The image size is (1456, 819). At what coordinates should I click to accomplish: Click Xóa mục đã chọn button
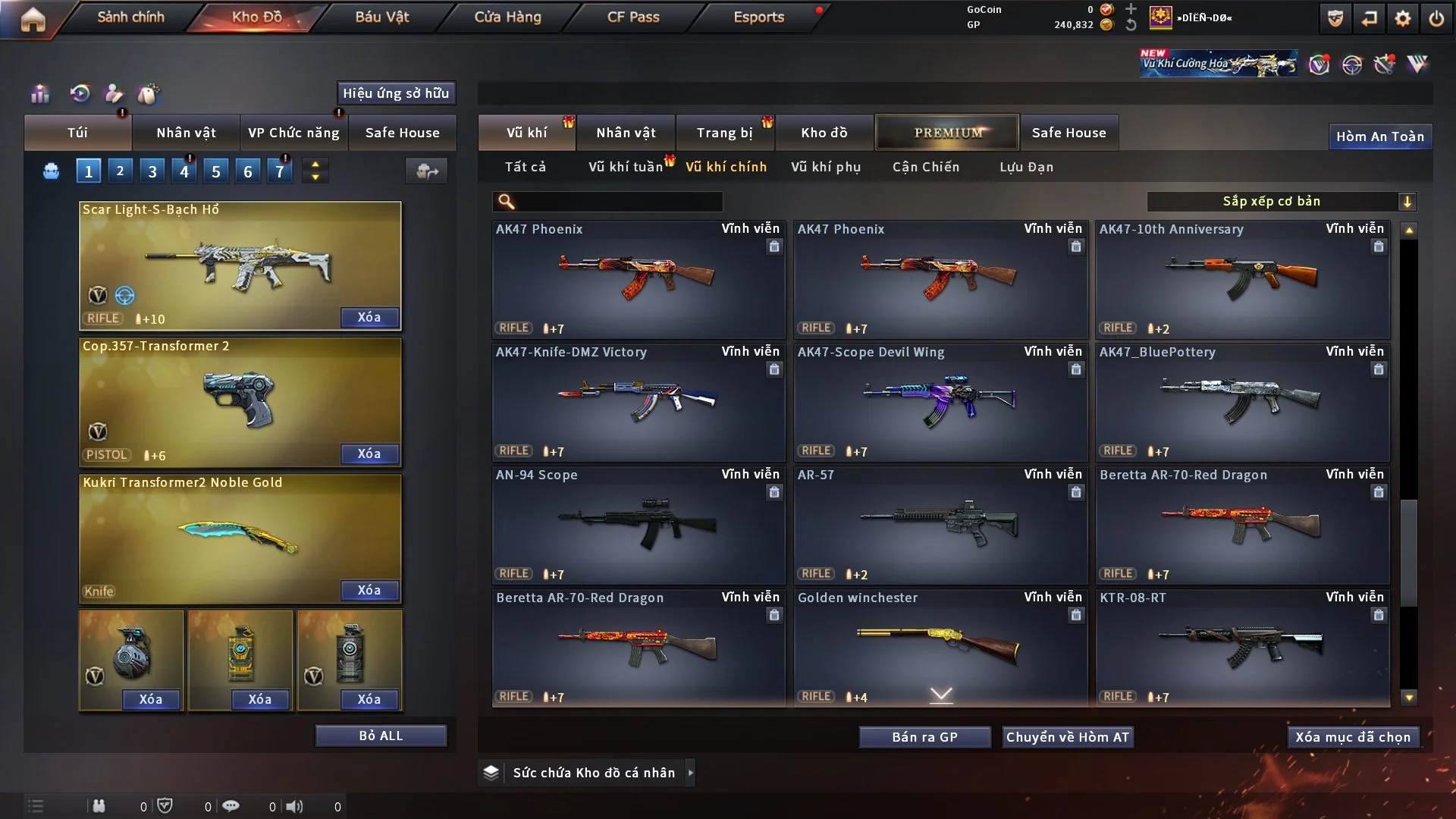point(1353,737)
